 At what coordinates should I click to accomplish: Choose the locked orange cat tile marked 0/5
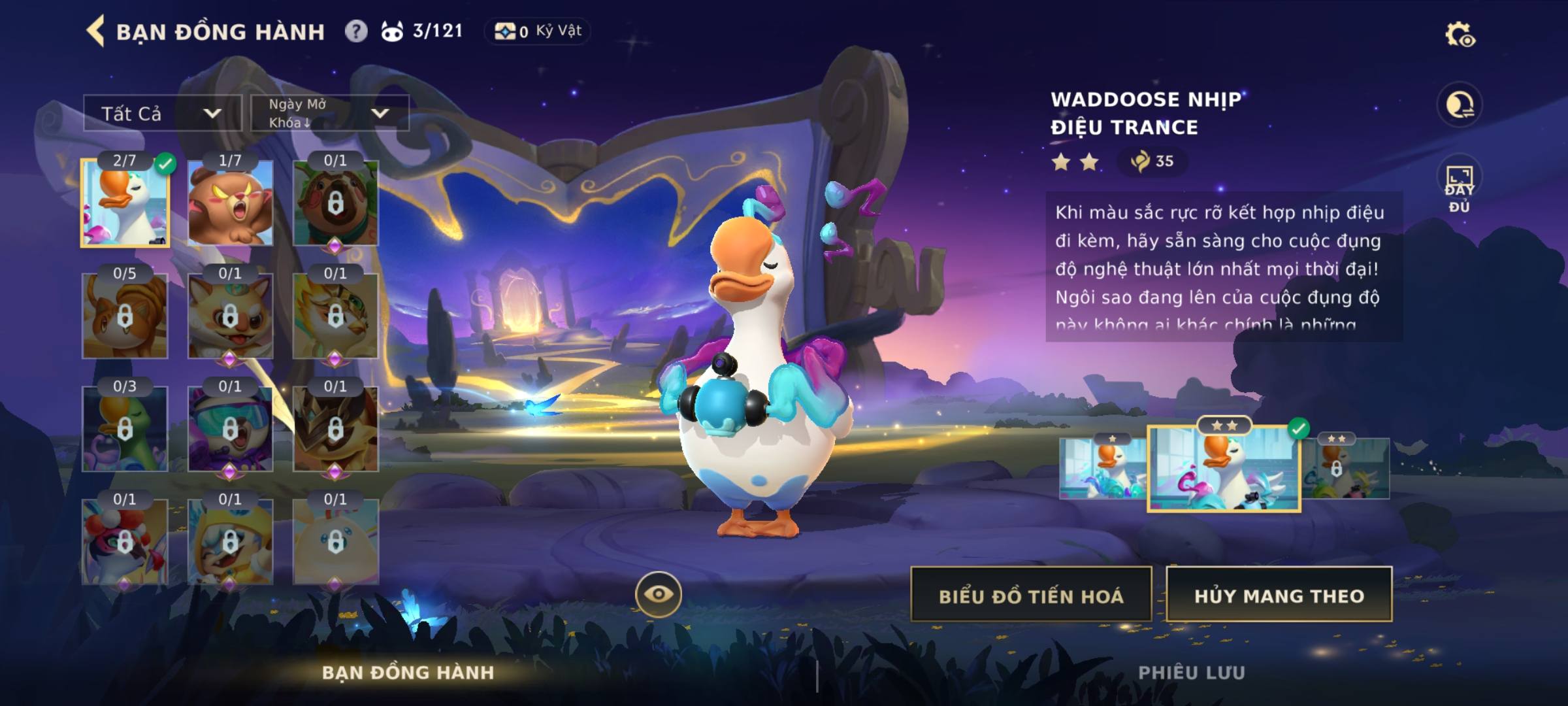[125, 316]
